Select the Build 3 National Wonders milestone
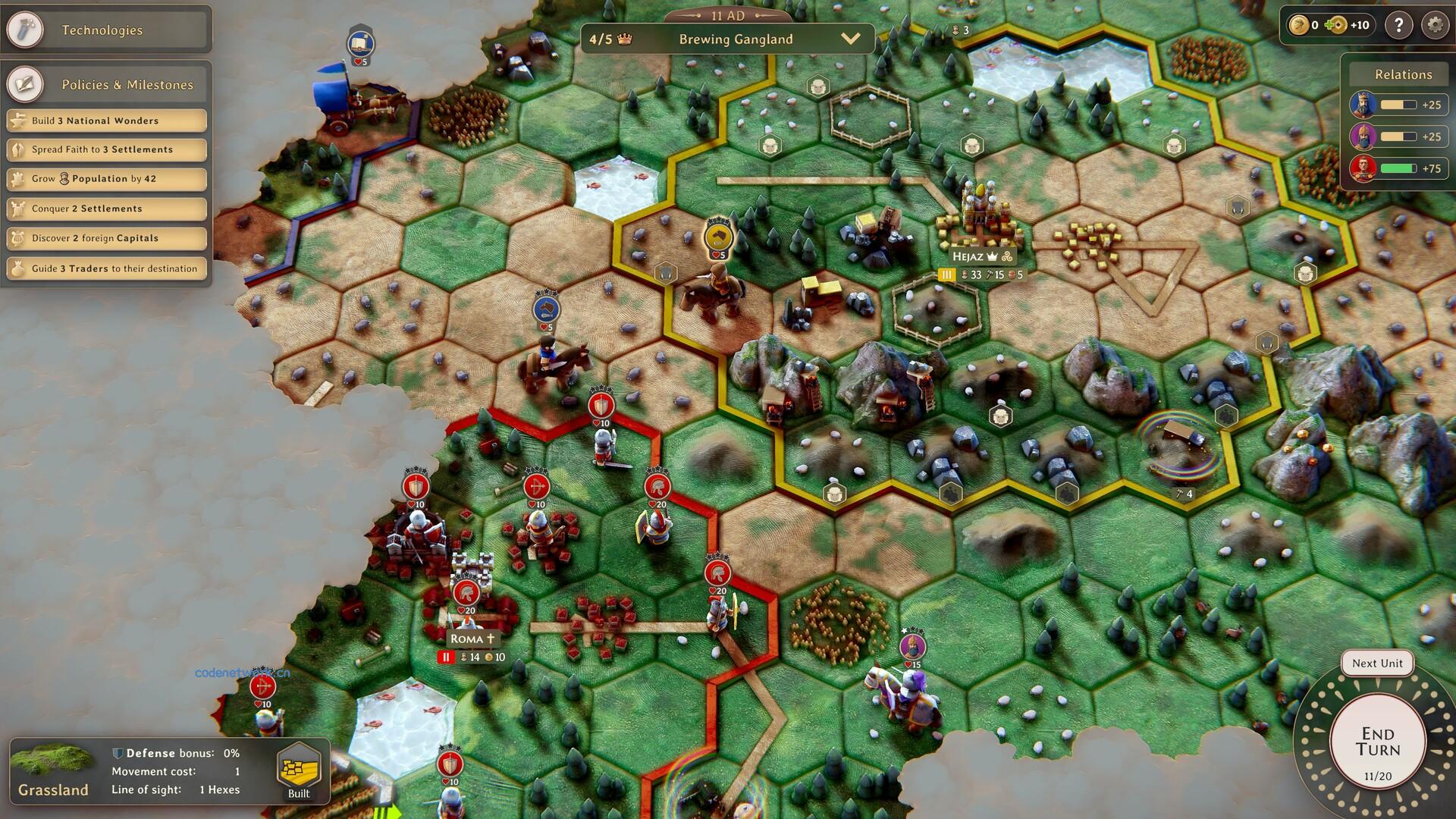 click(x=105, y=120)
